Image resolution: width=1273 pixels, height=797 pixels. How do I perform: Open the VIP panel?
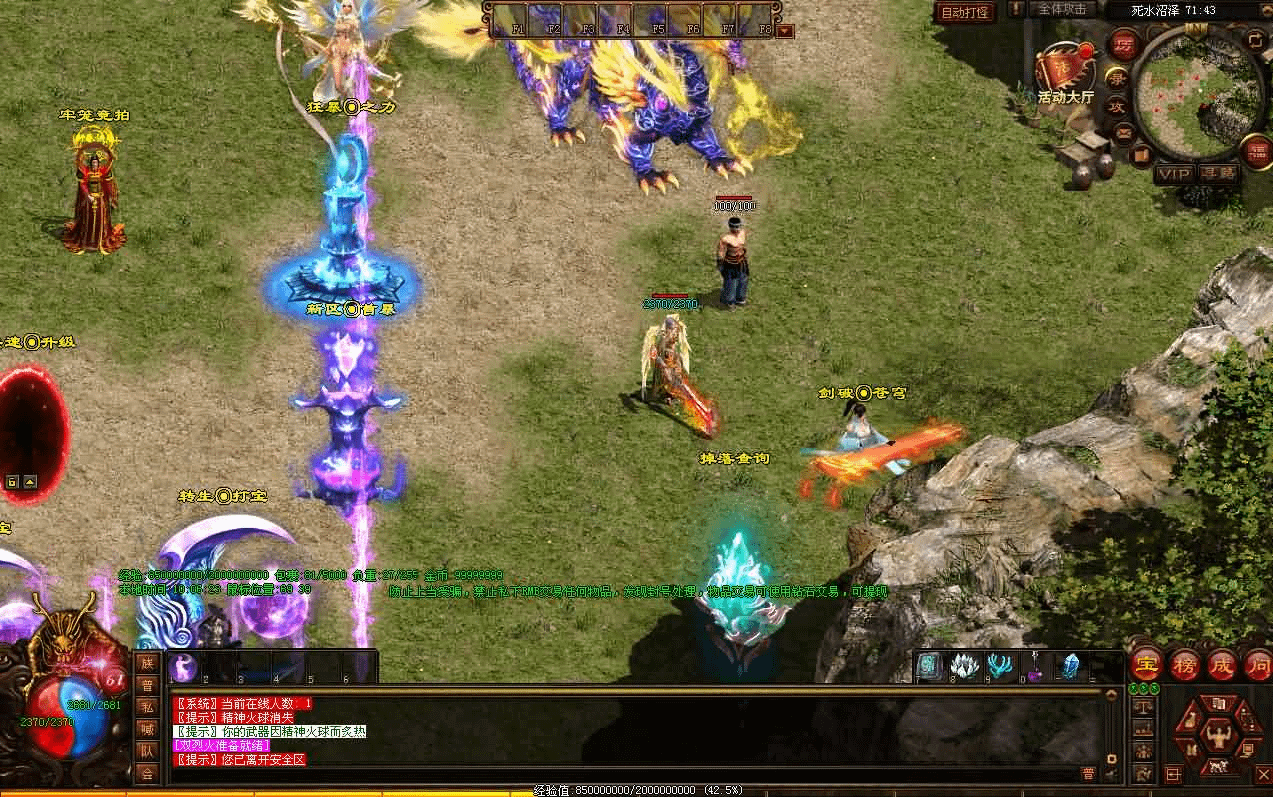click(x=1173, y=173)
